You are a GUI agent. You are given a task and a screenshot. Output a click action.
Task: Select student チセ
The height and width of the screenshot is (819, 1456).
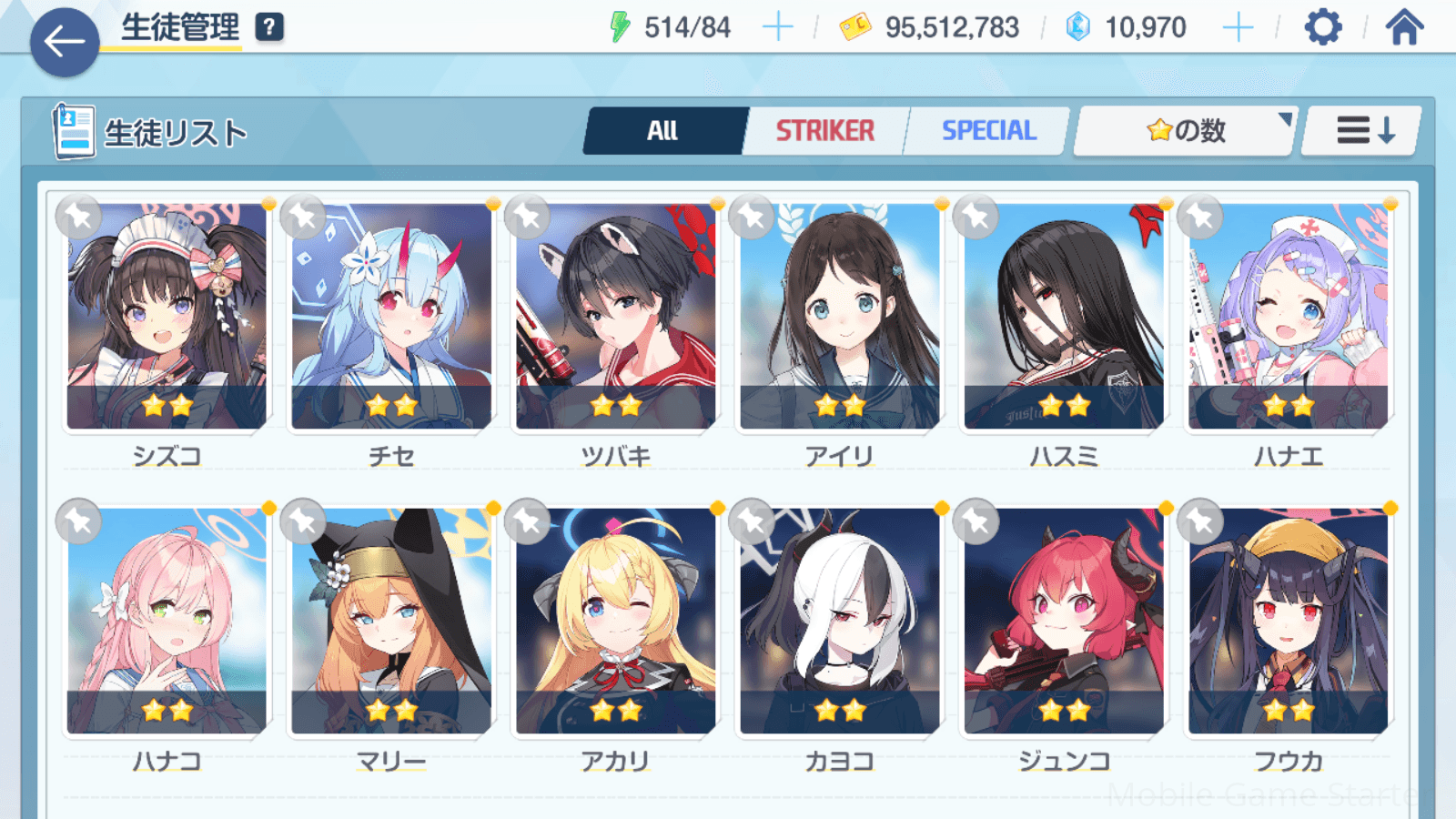[x=391, y=316]
